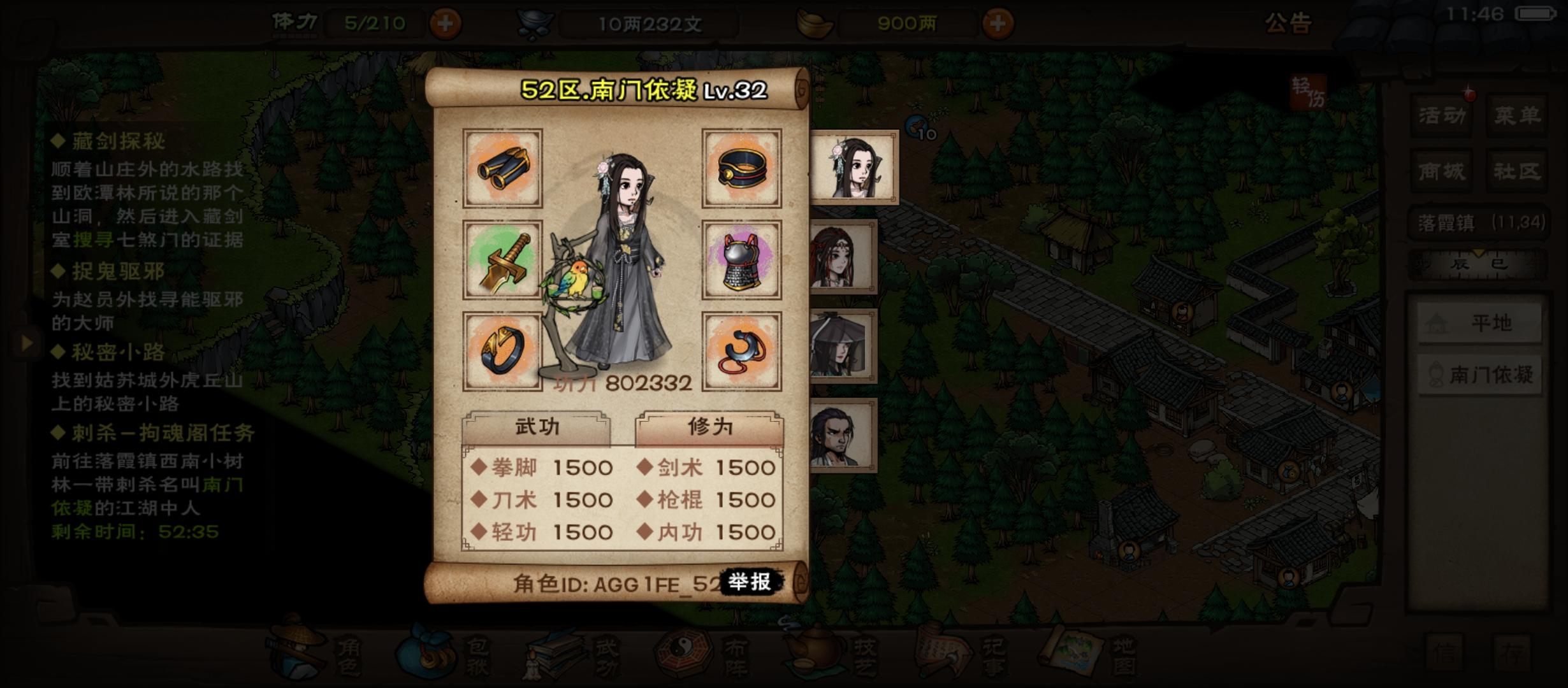Switch to the 修为 tab
The width and height of the screenshot is (1568, 688).
711,427
